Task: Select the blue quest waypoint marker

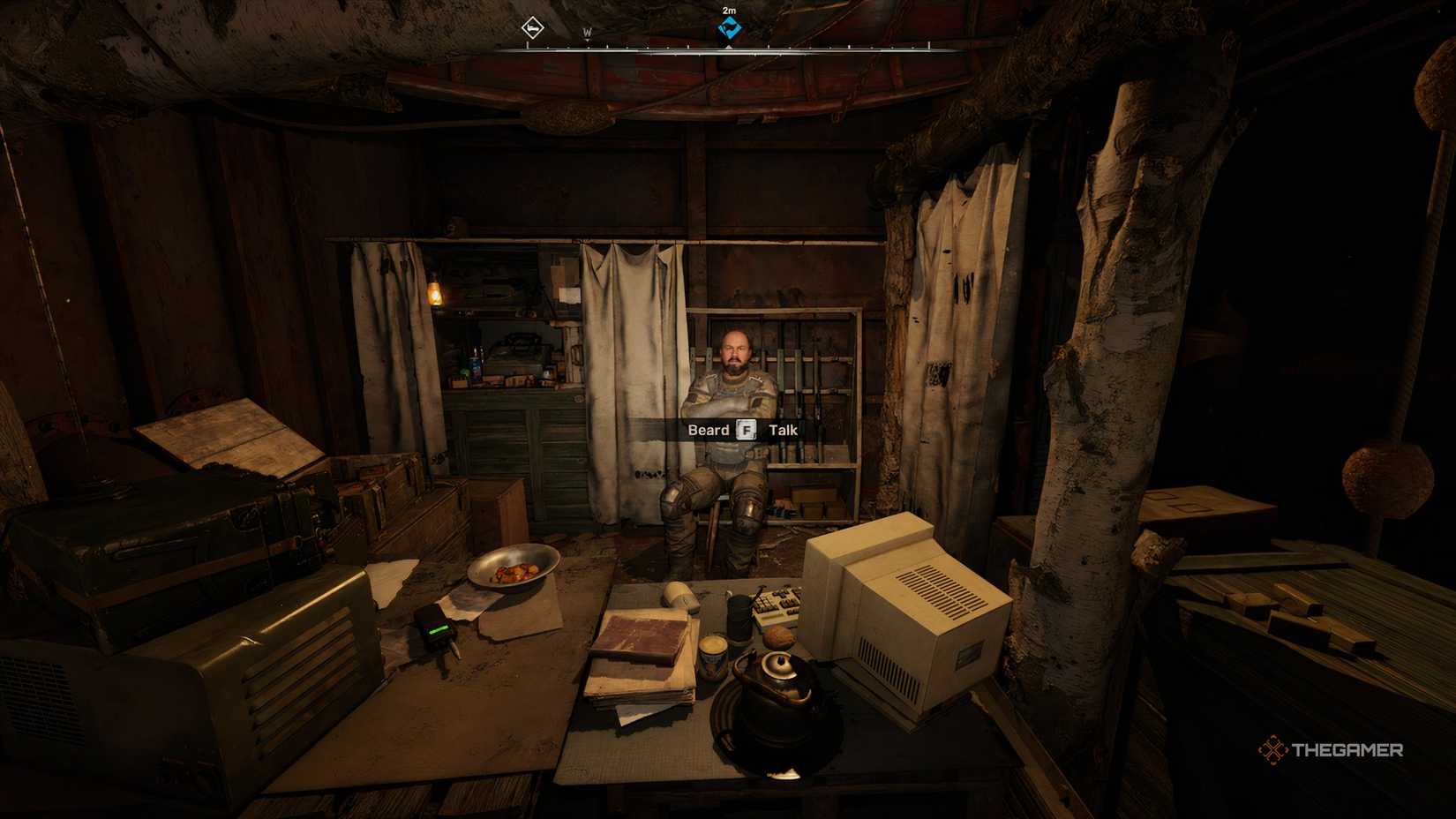Action: [730, 27]
